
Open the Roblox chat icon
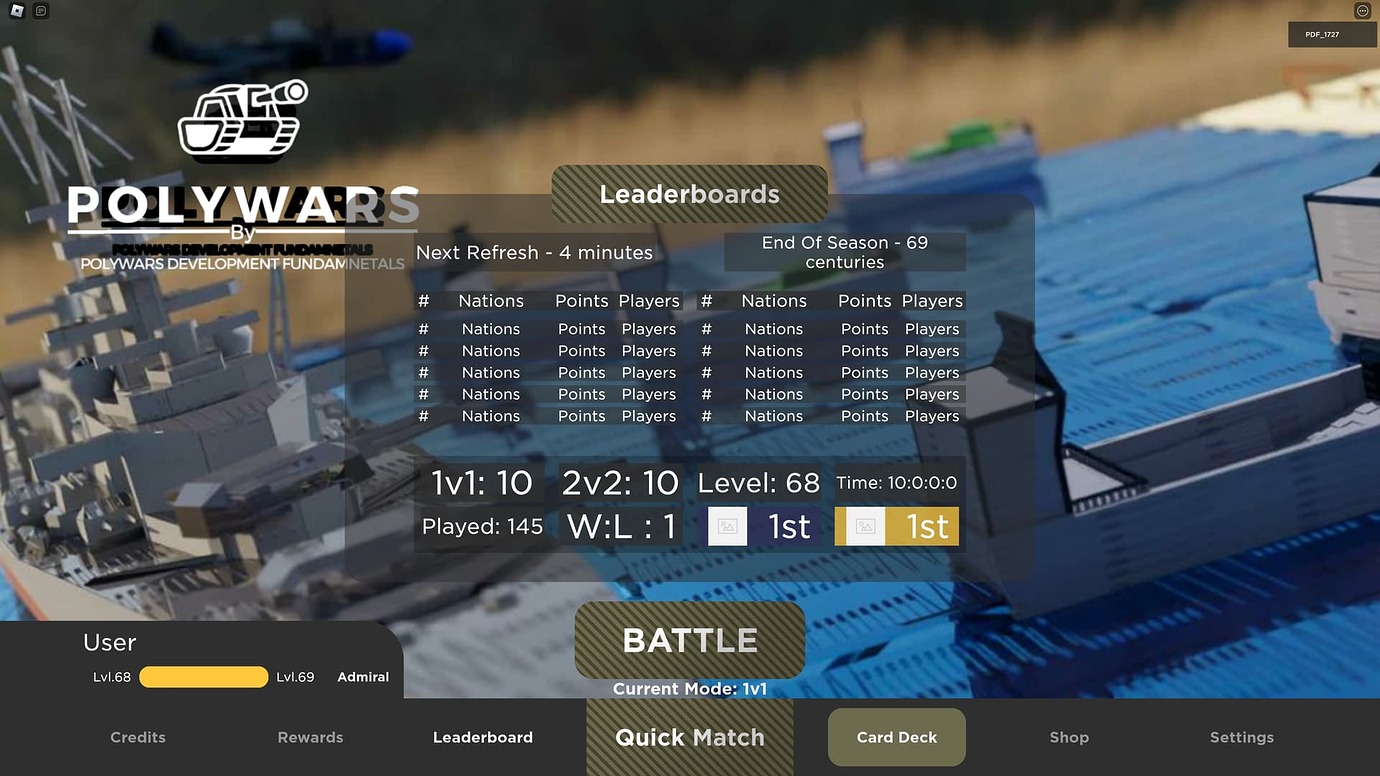pyautogui.click(x=41, y=11)
